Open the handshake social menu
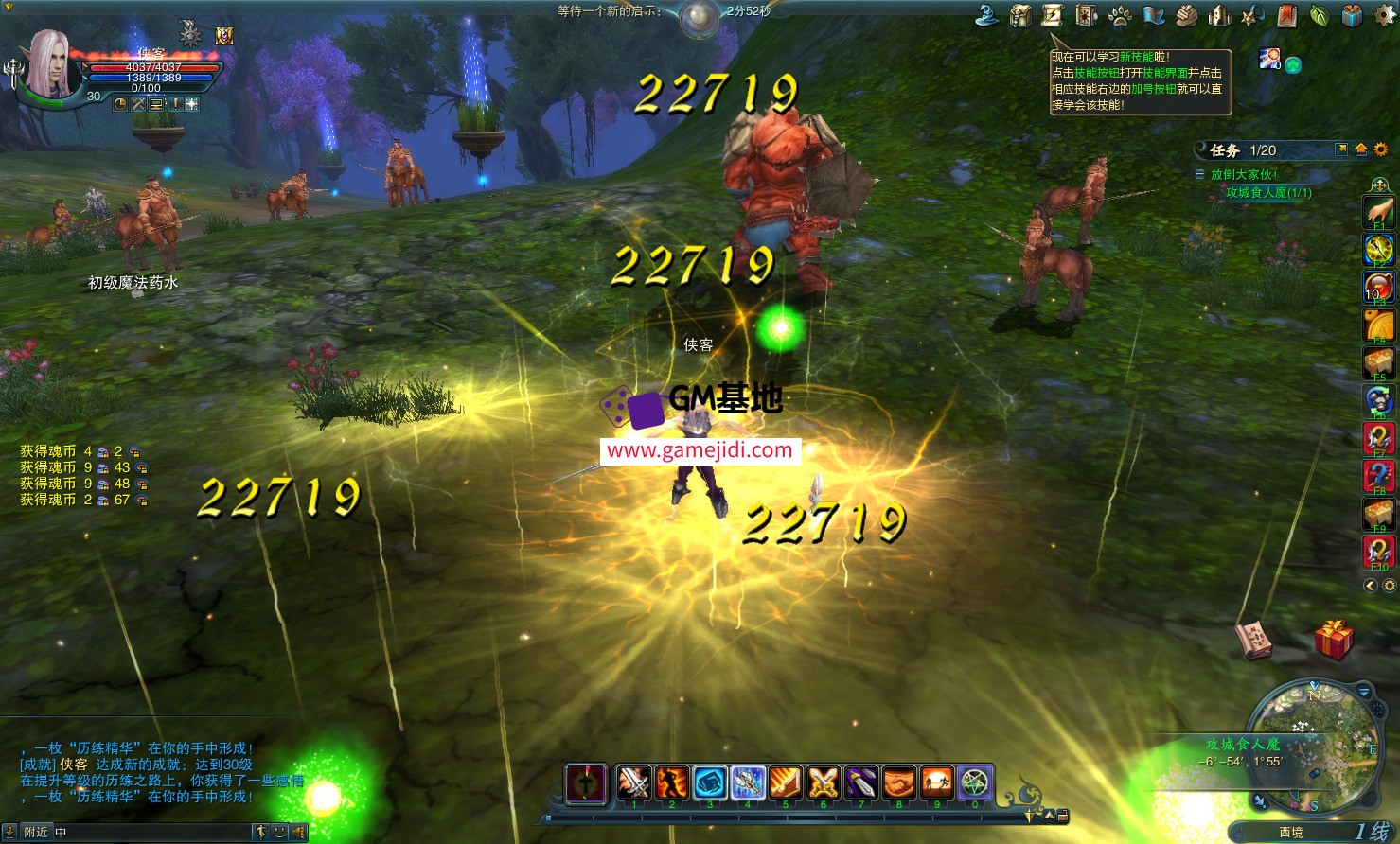This screenshot has width=1400, height=844. [1187, 15]
